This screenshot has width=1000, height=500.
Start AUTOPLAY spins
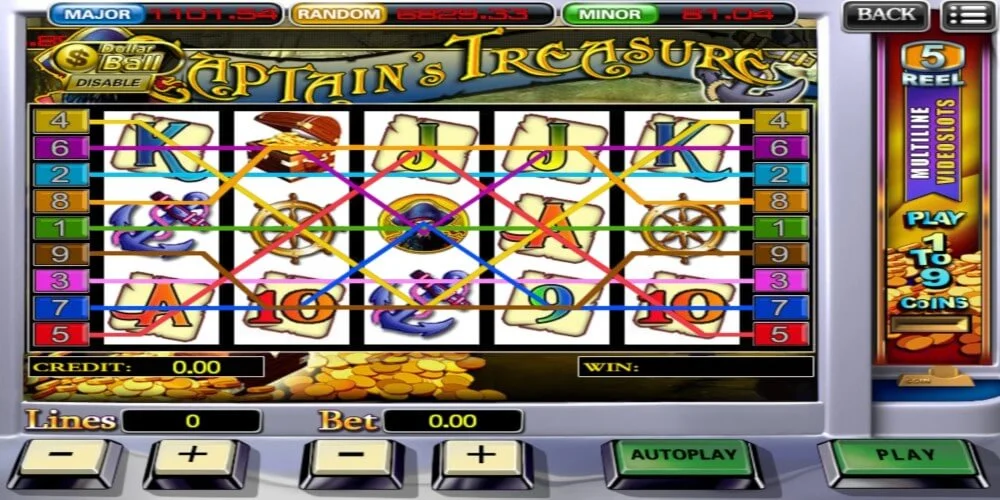point(683,457)
